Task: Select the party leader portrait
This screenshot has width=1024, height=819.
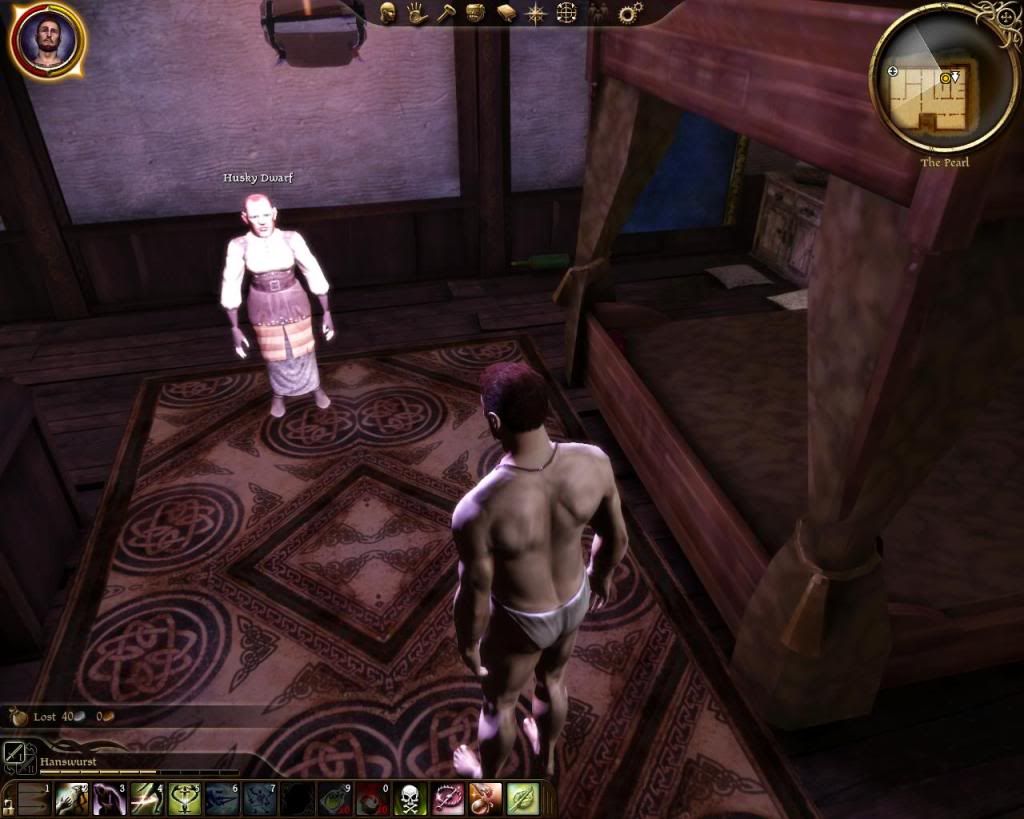Action: point(48,40)
